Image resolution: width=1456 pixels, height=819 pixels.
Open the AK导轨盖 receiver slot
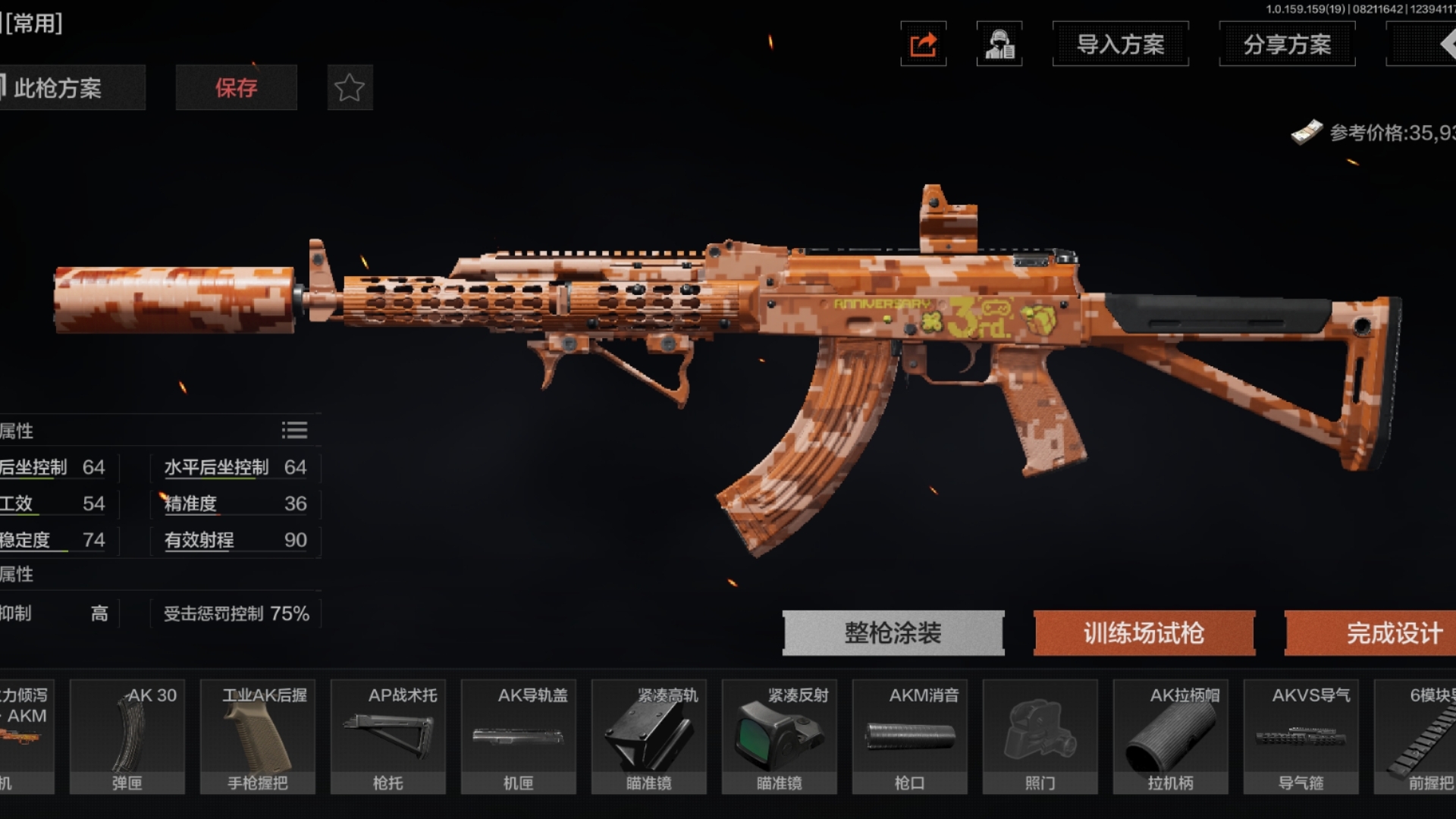click(519, 736)
